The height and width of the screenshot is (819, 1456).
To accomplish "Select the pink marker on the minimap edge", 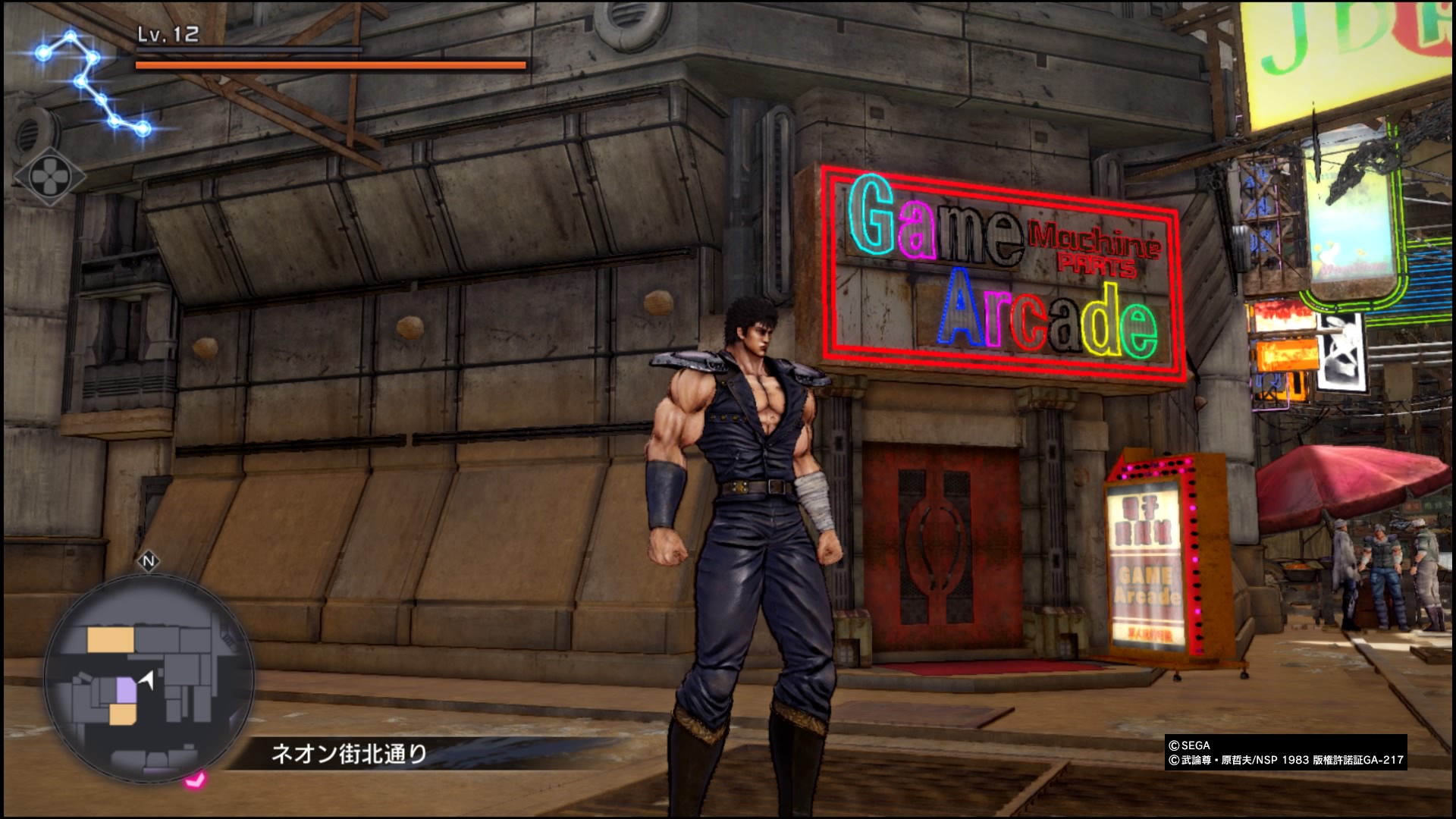I will coord(196,779).
